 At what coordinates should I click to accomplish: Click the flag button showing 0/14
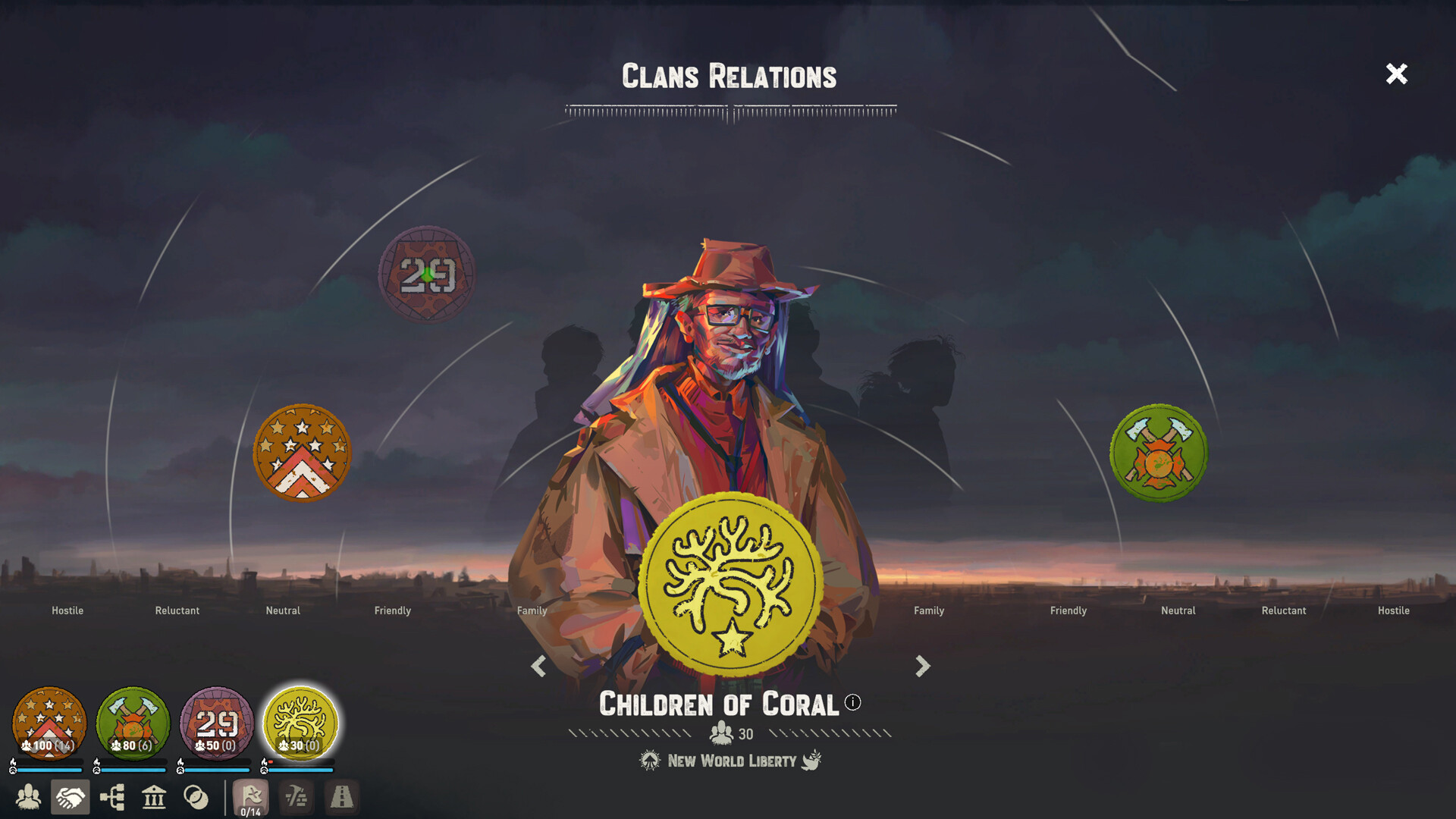[x=251, y=798]
